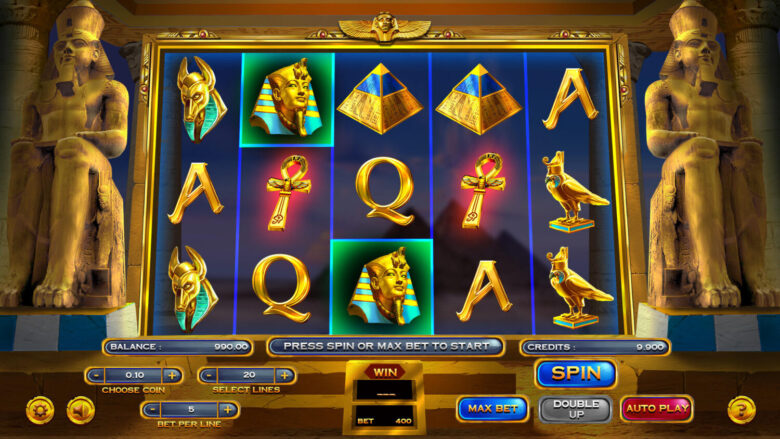This screenshot has width=780, height=439.
Task: Open help via the question mark icon
Action: pyautogui.click(x=741, y=409)
